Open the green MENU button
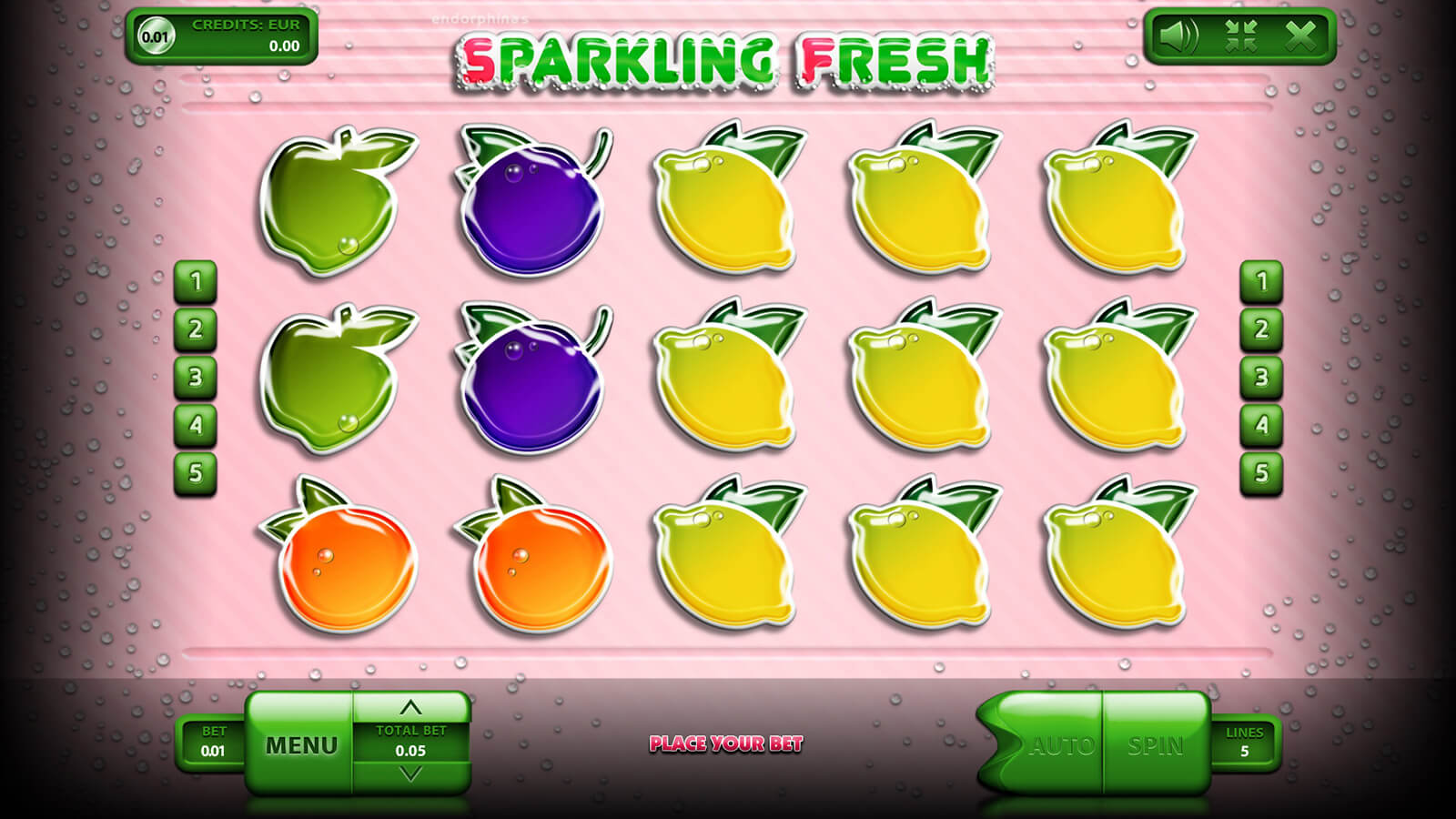This screenshot has height=819, width=1456. click(300, 745)
